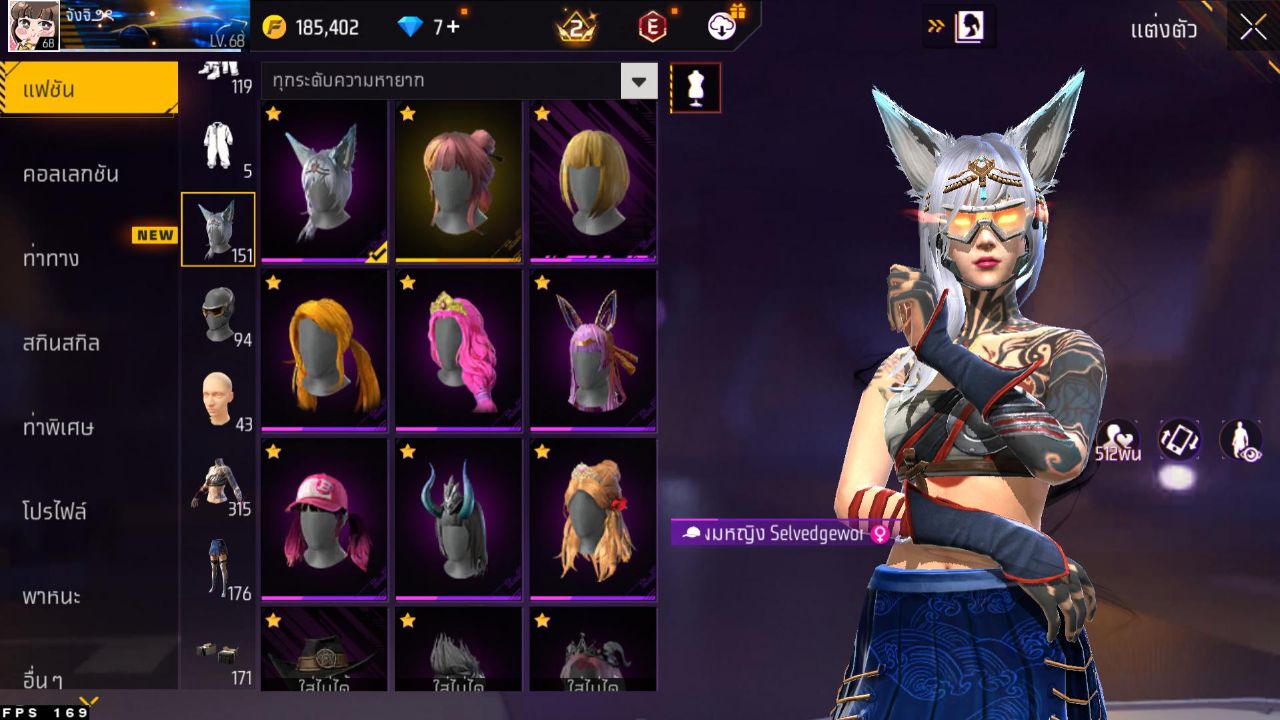
Task: Click the mannequin preview icon
Action: coord(695,88)
